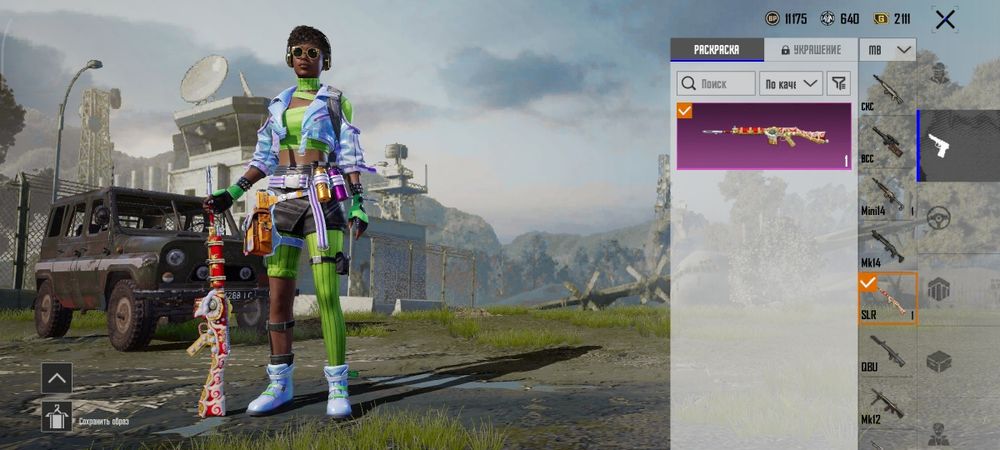Switch to the Раскраска tab
This screenshot has height=450, width=1000.
tap(716, 49)
